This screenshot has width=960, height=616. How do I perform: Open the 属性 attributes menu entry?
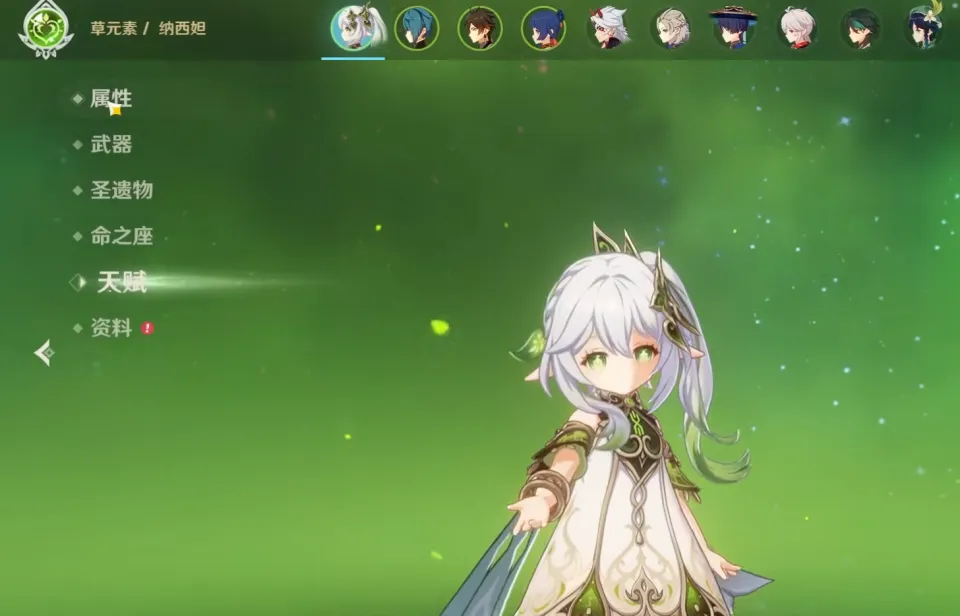[111, 99]
